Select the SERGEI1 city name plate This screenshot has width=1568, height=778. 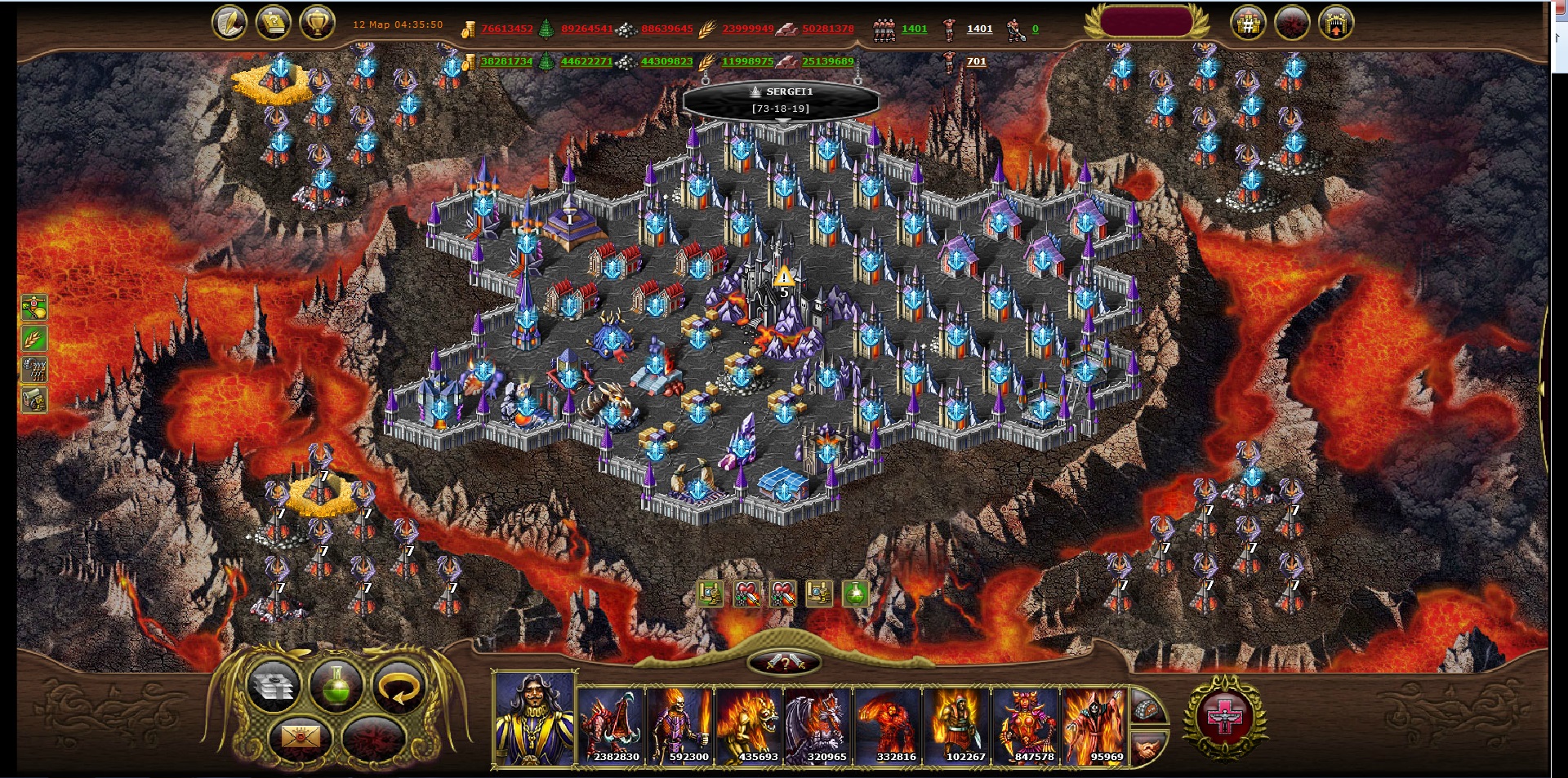pos(781,100)
